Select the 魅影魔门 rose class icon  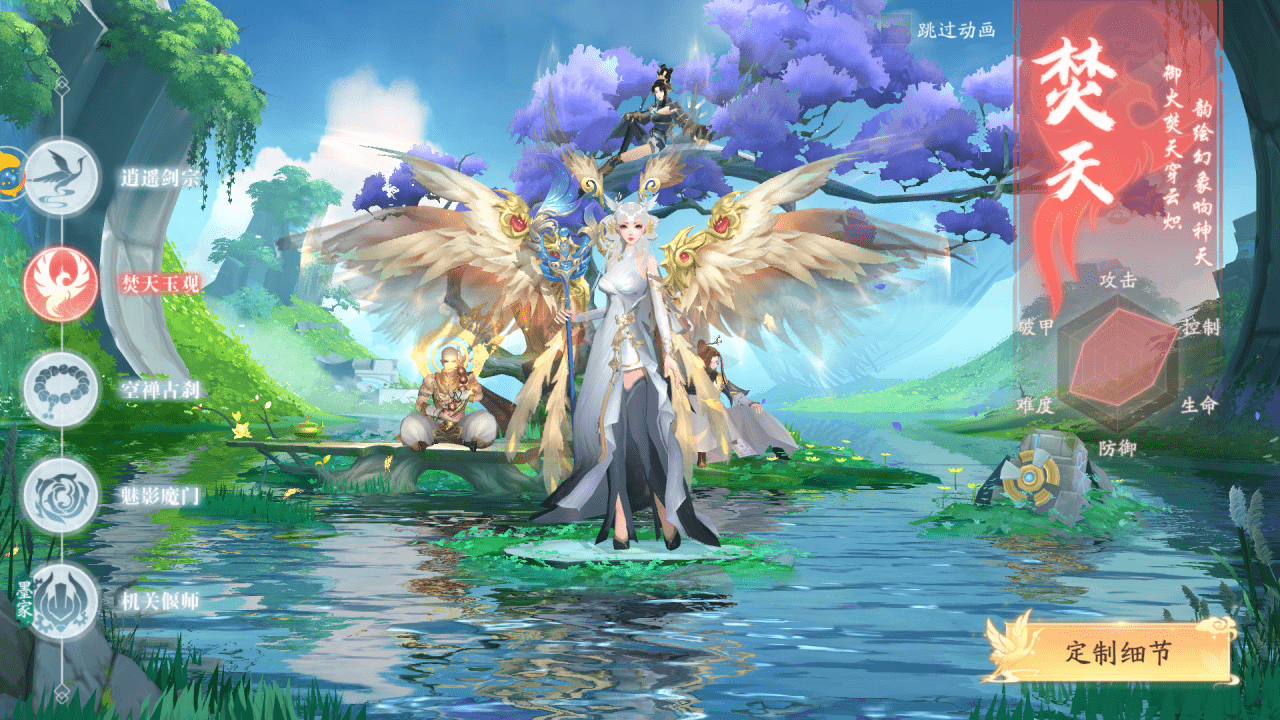point(61,495)
